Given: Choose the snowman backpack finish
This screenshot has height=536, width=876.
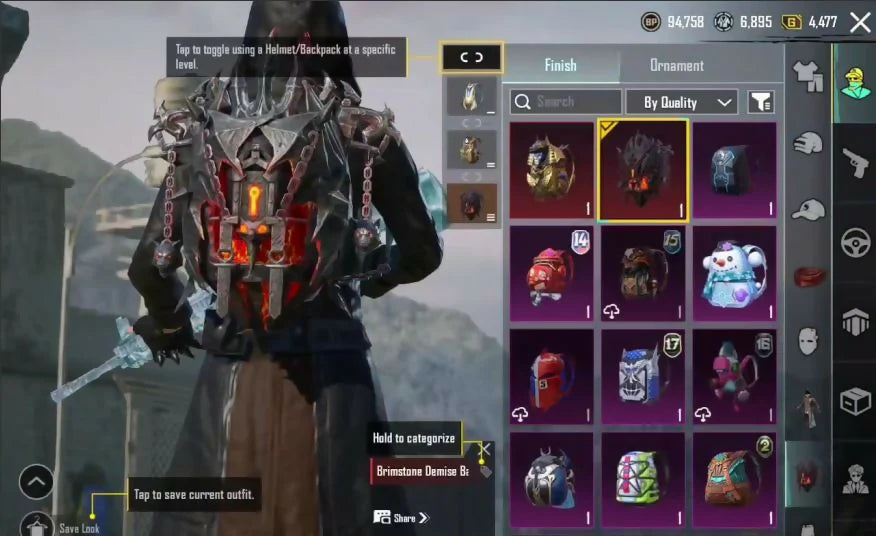Looking at the screenshot, I should [x=734, y=274].
